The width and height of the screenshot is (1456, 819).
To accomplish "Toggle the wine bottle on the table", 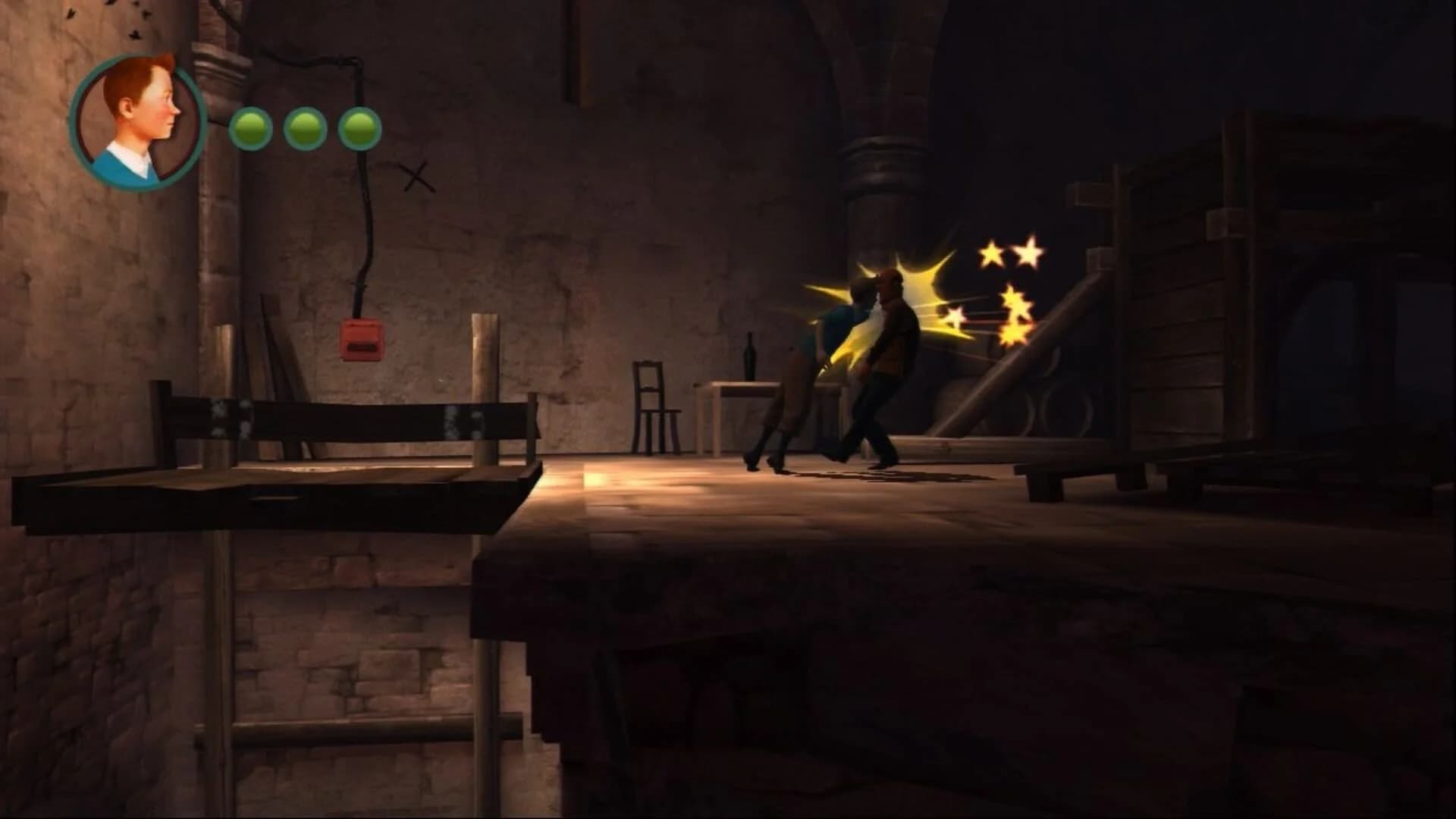I will pos(749,356).
